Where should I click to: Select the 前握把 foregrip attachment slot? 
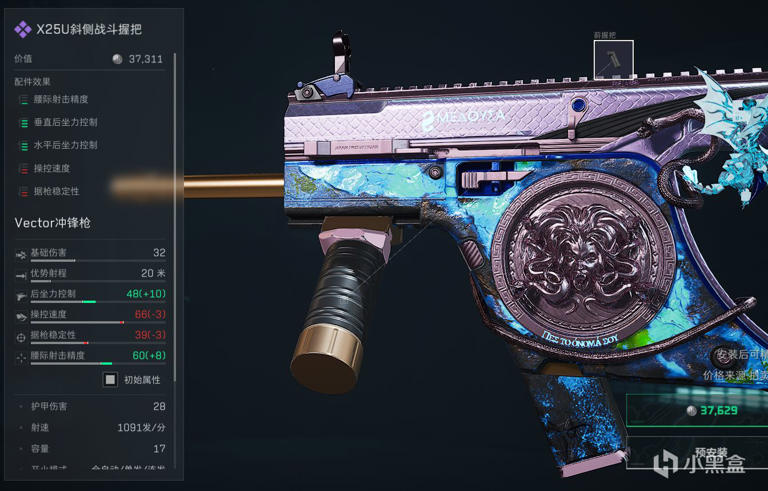(607, 61)
